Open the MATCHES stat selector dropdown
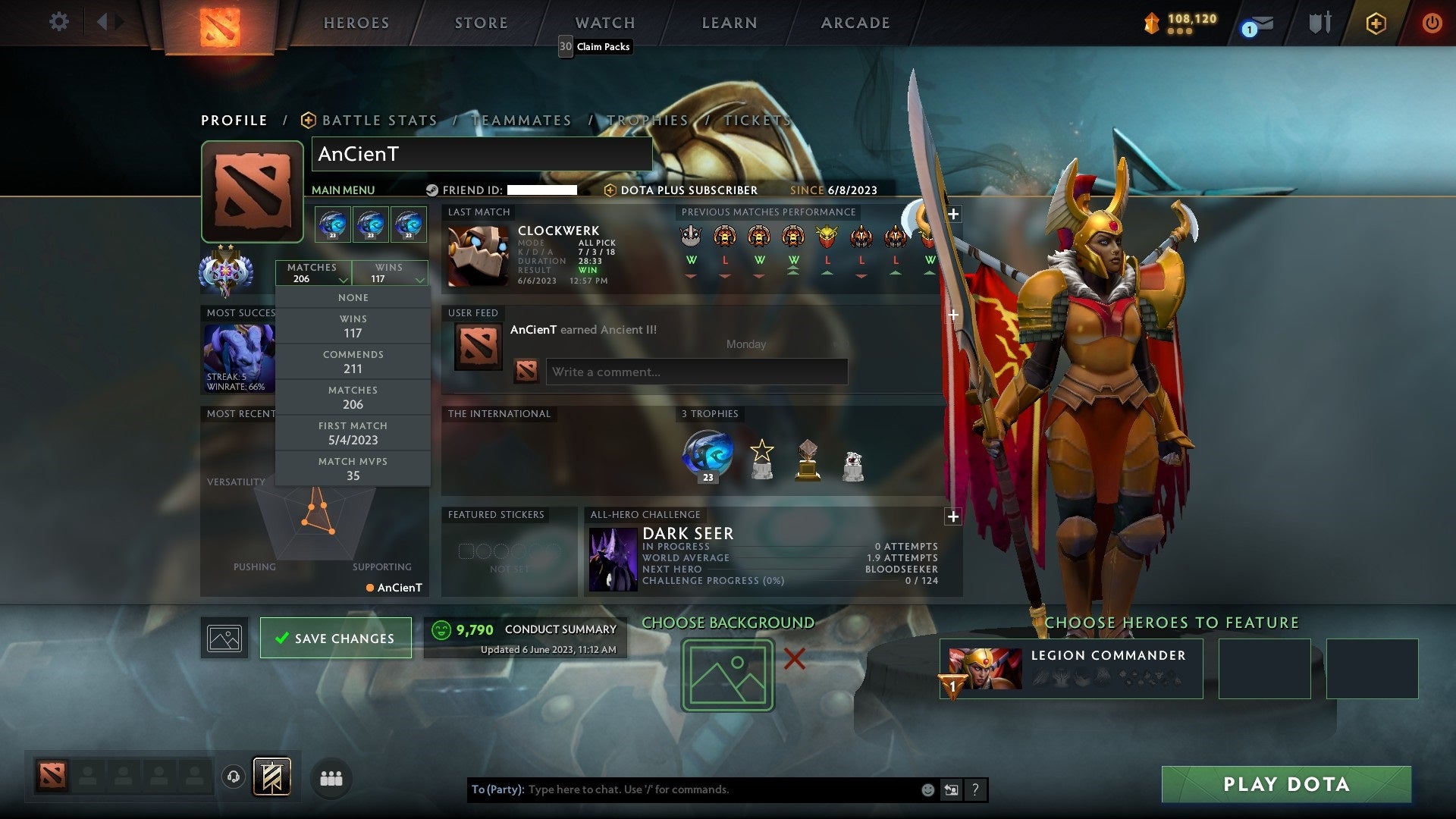1456x819 pixels. pyautogui.click(x=314, y=273)
